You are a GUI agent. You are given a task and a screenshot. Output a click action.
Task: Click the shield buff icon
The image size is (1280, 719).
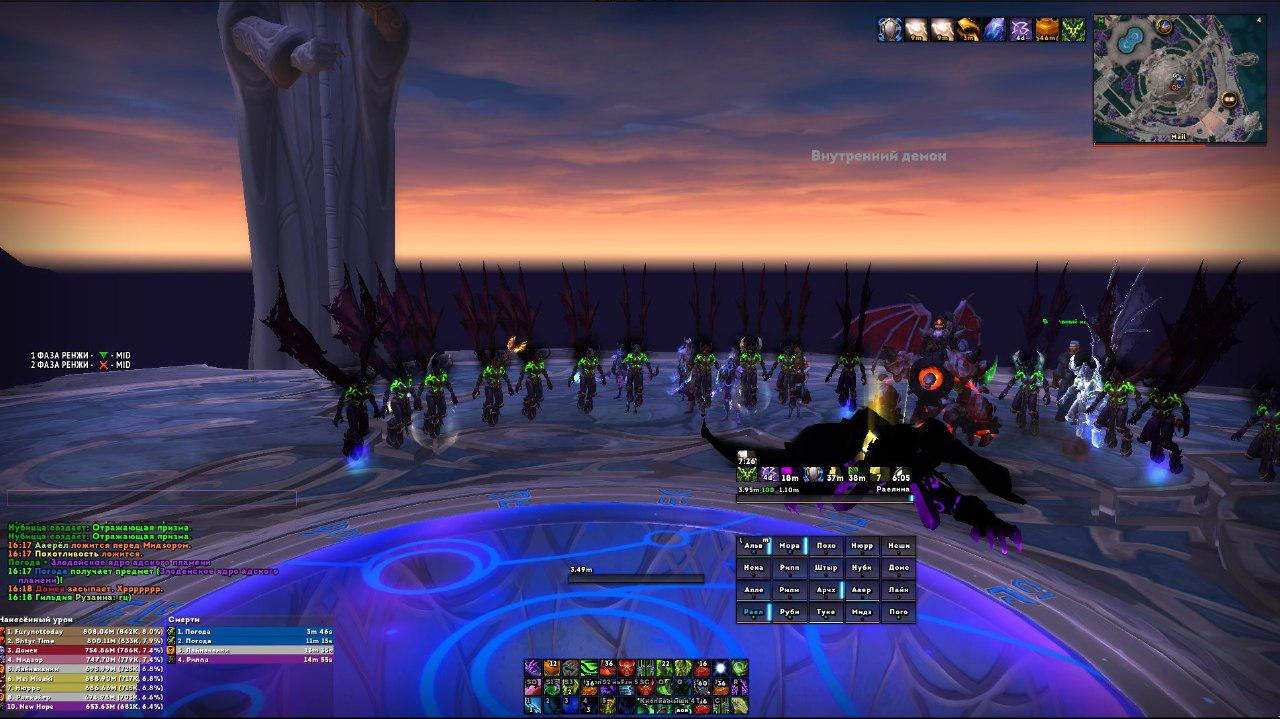point(890,30)
